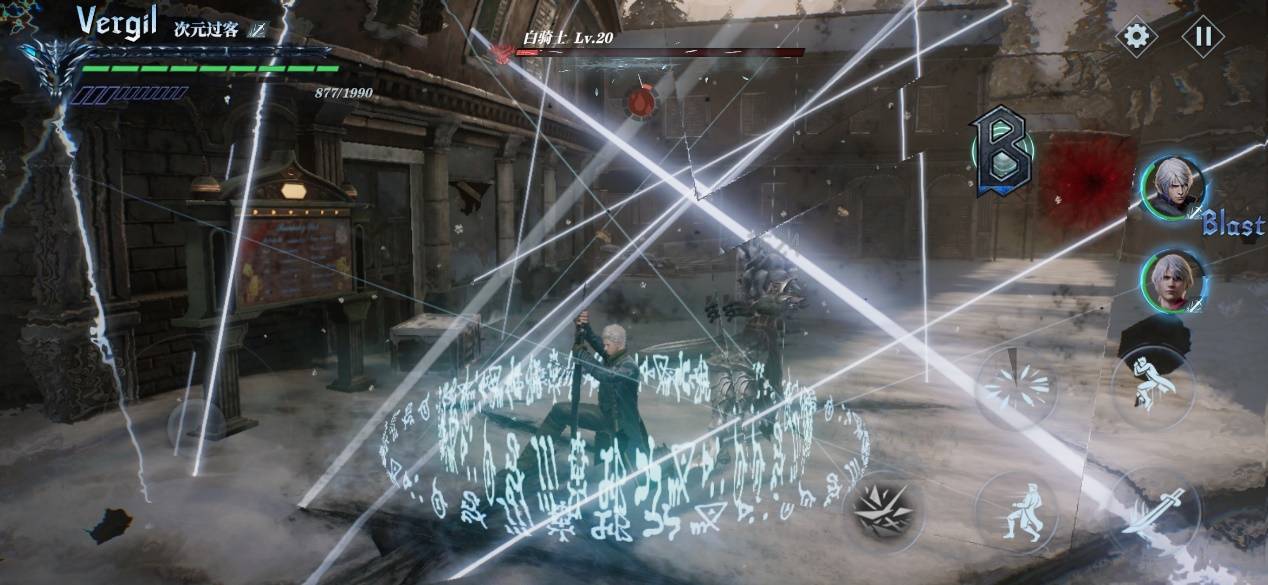Image resolution: width=1268 pixels, height=585 pixels.
Task: Tap the virtual movement joystick
Action: point(196,425)
